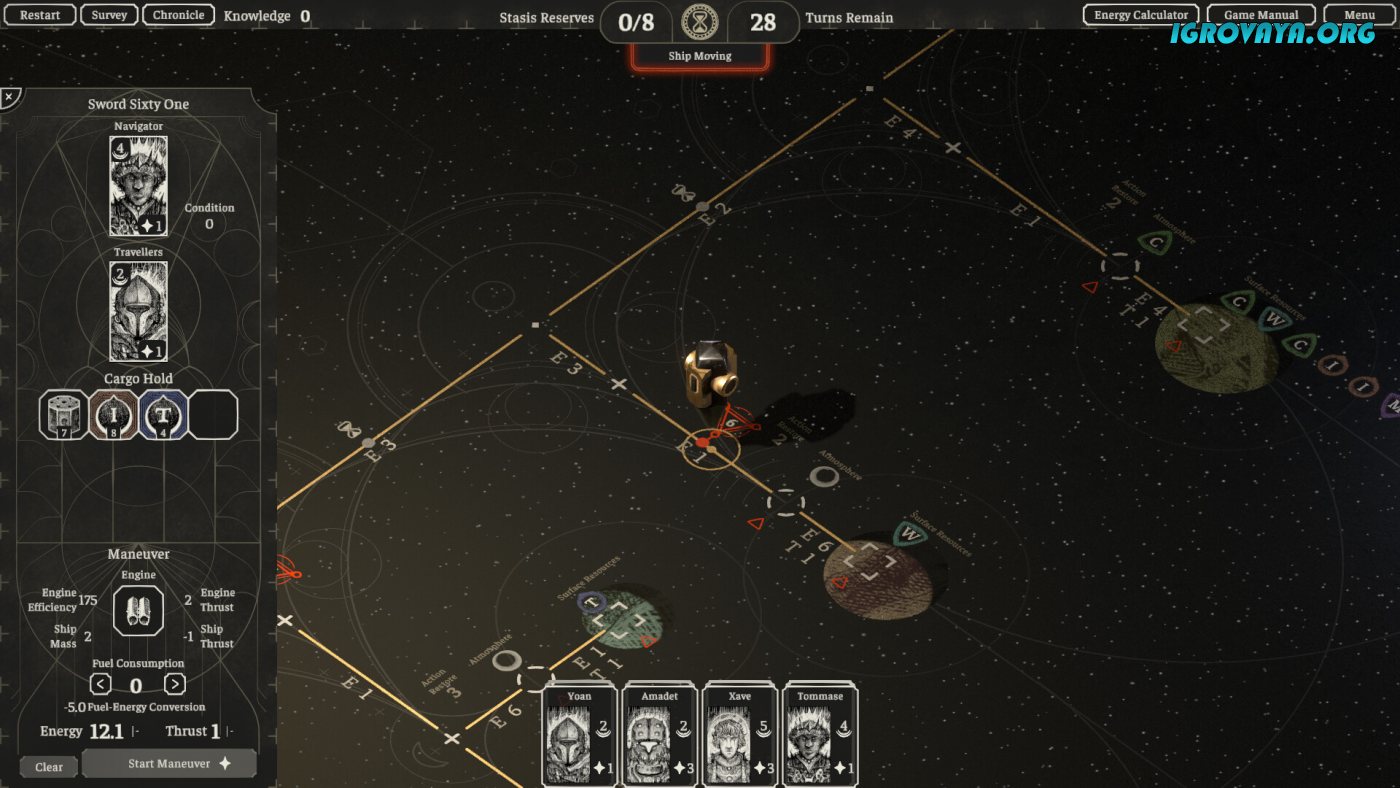1400x788 pixels.
Task: Select Yoan's crew card
Action: [579, 735]
